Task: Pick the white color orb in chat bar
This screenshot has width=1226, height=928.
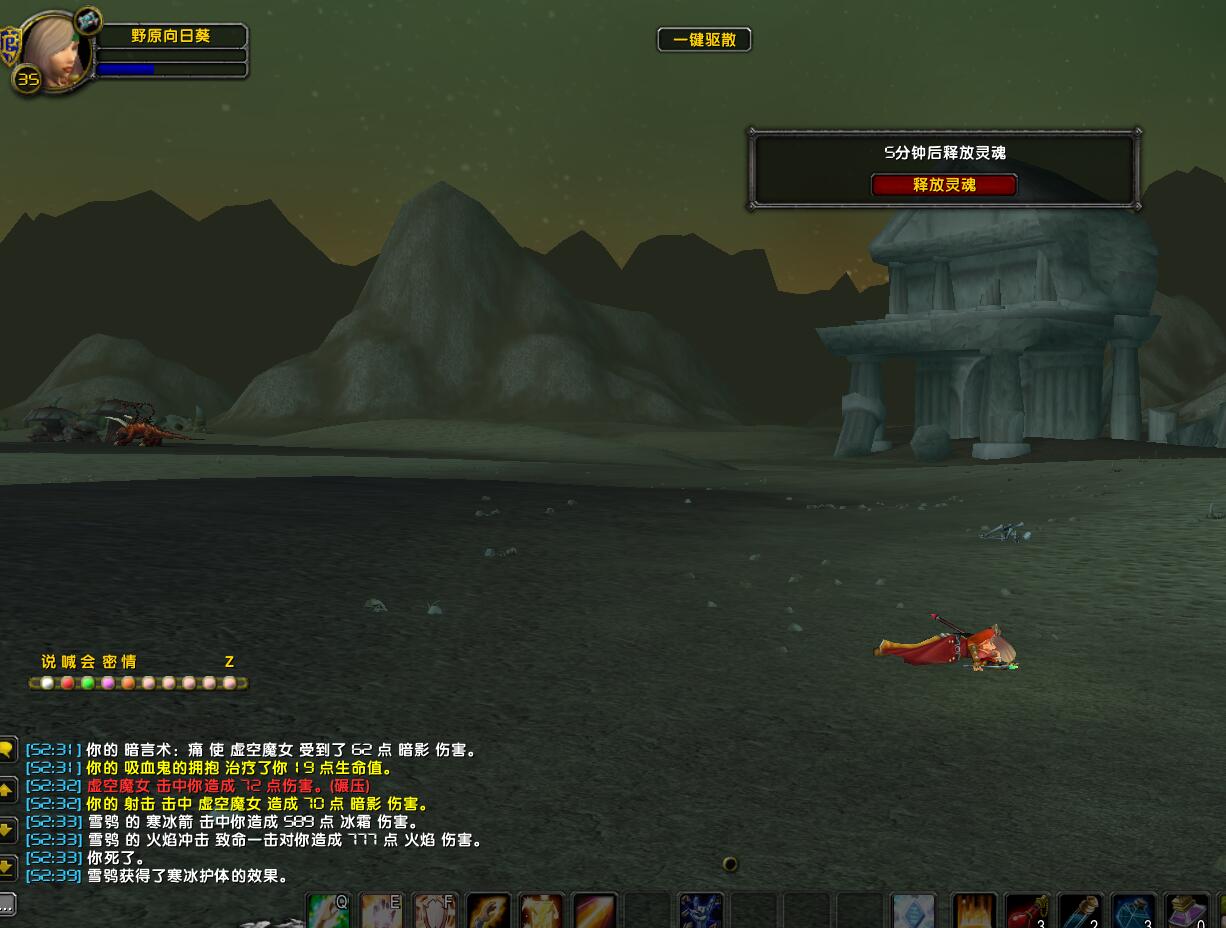Action: click(x=47, y=683)
